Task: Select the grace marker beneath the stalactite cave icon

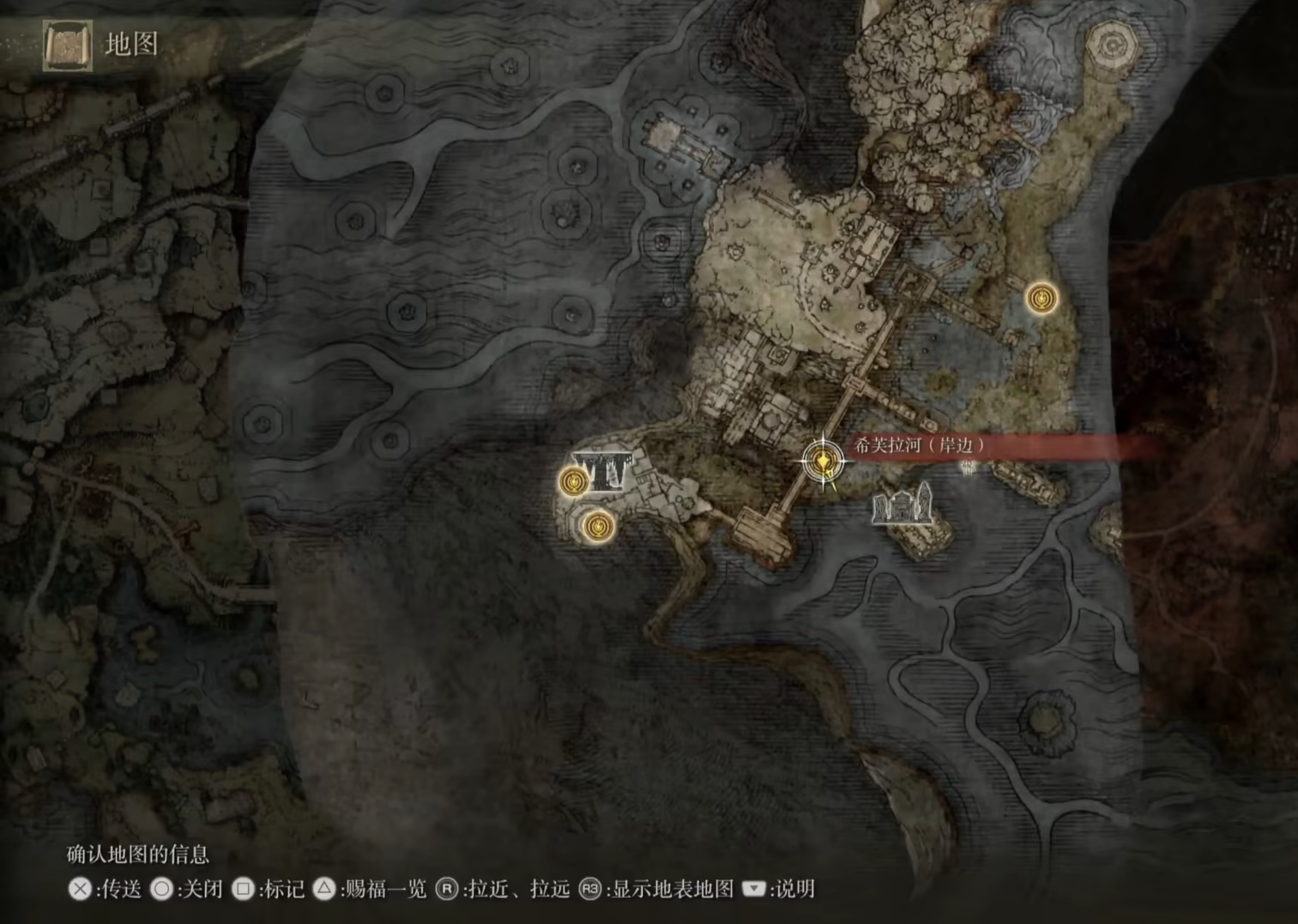Action: coord(596,525)
